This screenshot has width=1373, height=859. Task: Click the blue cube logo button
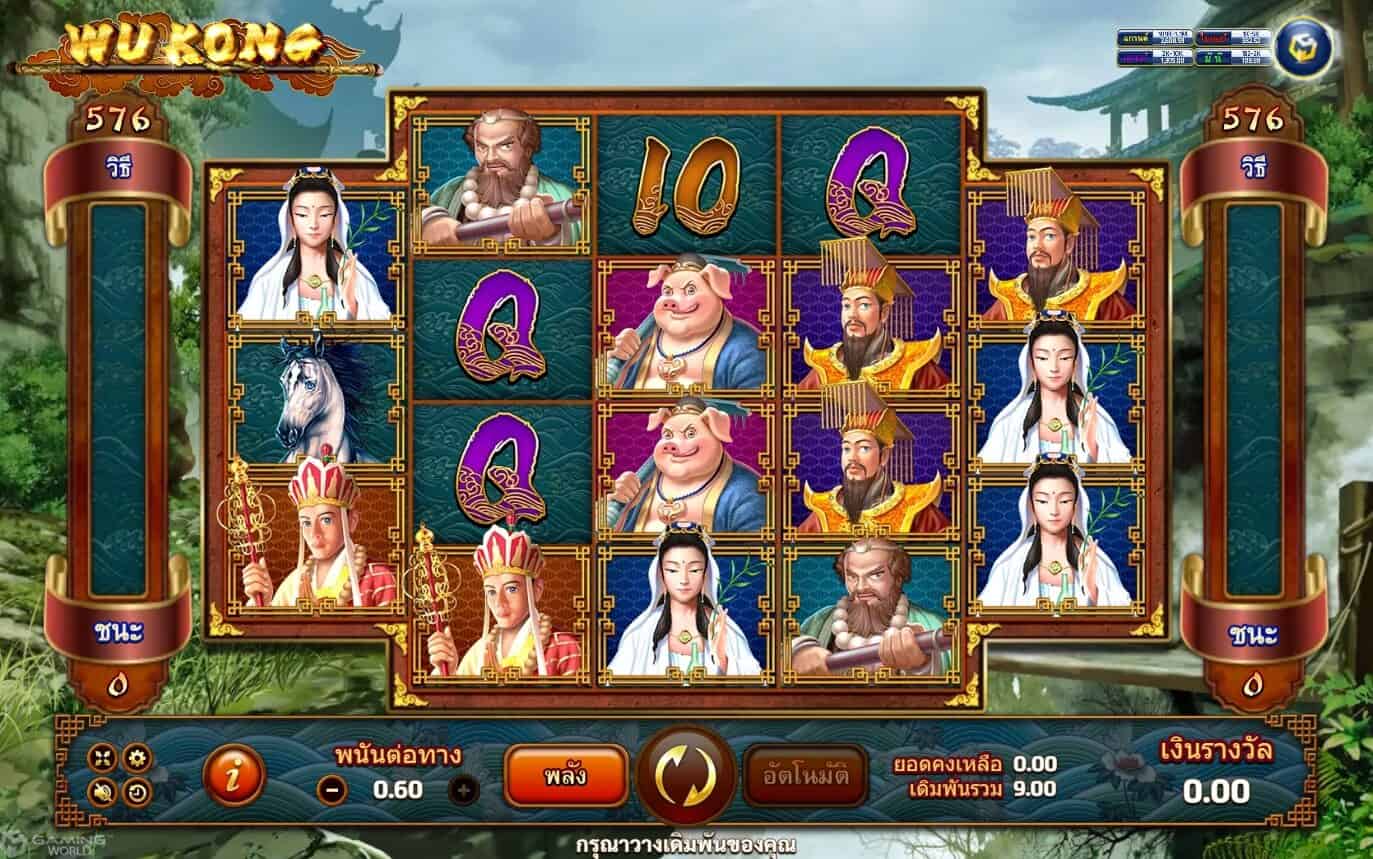click(x=1296, y=48)
